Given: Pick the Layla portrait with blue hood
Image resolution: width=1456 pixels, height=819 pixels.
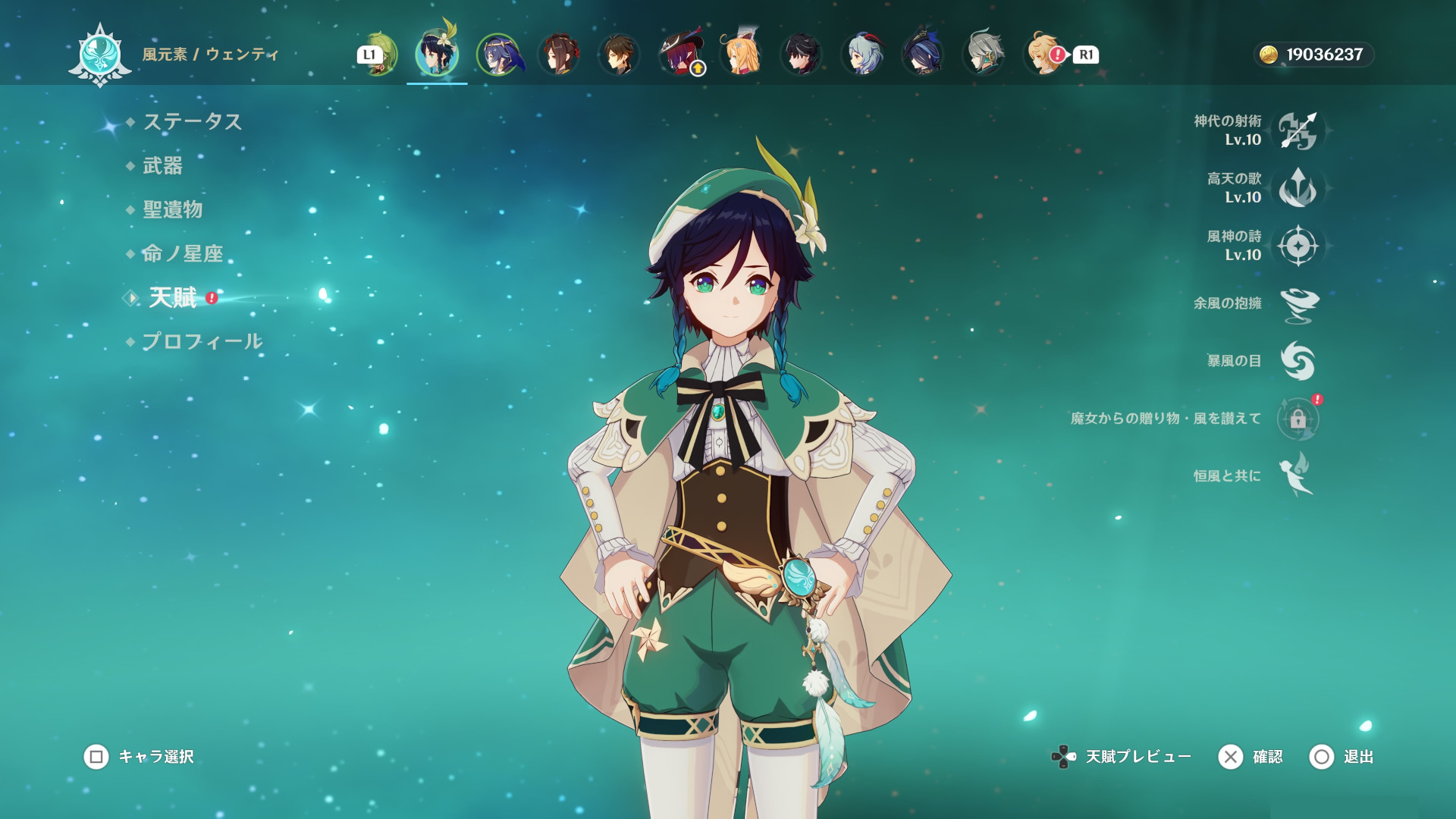Looking at the screenshot, I should tap(498, 55).
